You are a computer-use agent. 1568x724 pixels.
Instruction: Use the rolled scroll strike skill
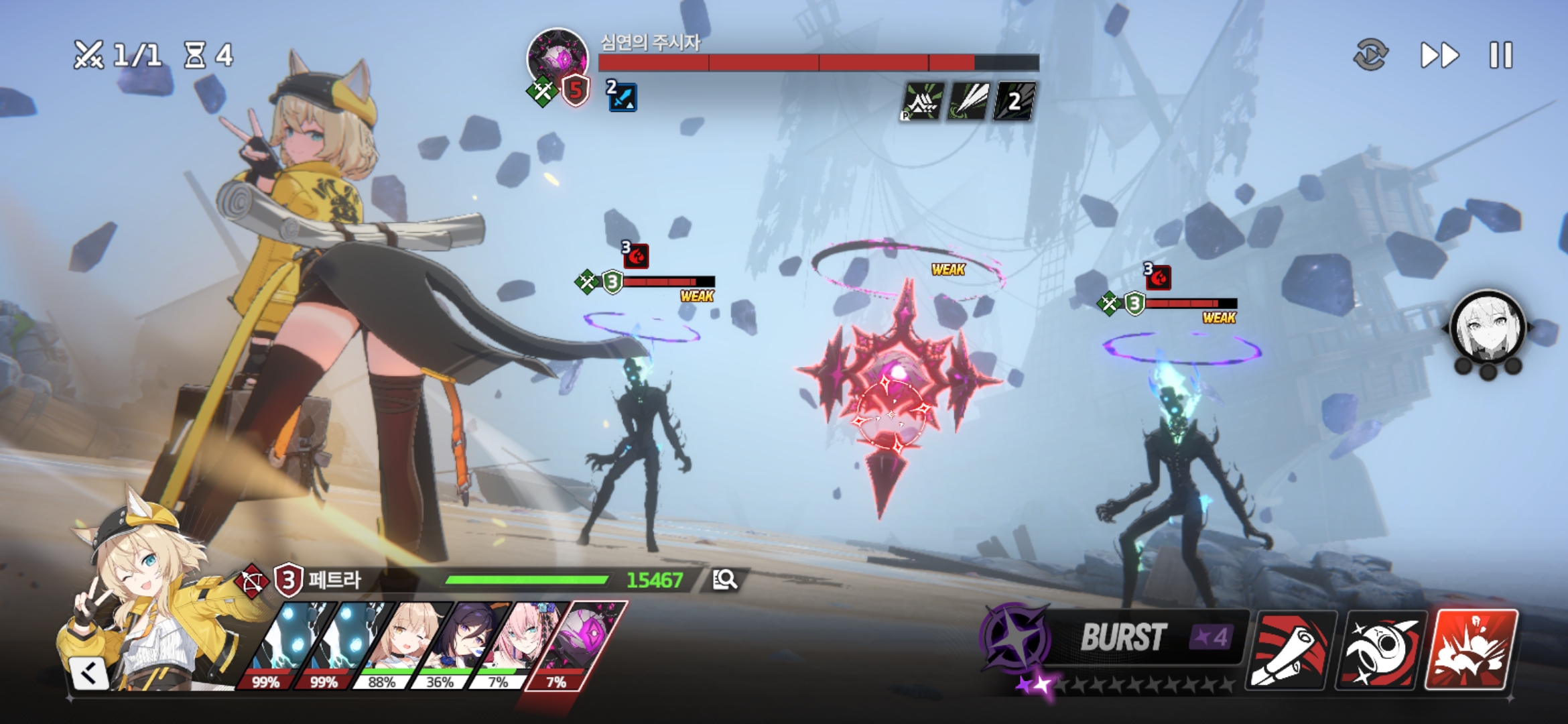(1291, 649)
